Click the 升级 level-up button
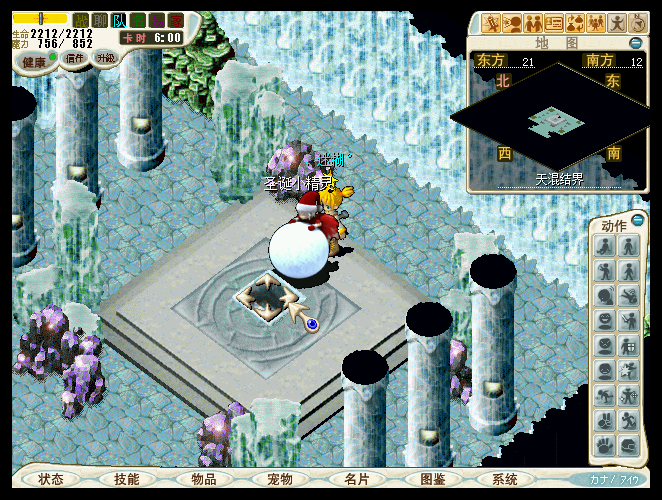Image resolution: width=662 pixels, height=500 pixels. click(105, 58)
